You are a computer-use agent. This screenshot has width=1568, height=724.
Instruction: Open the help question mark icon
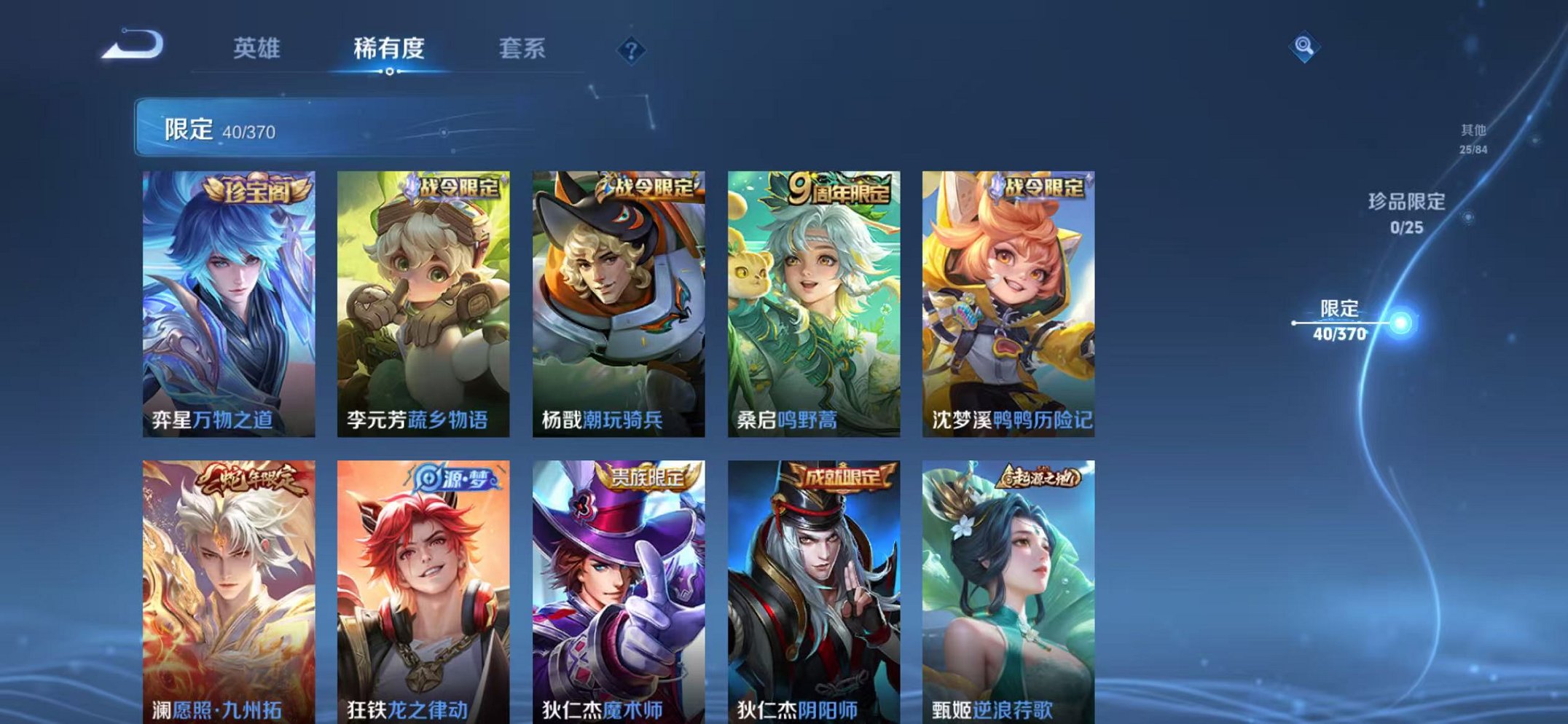[x=632, y=50]
